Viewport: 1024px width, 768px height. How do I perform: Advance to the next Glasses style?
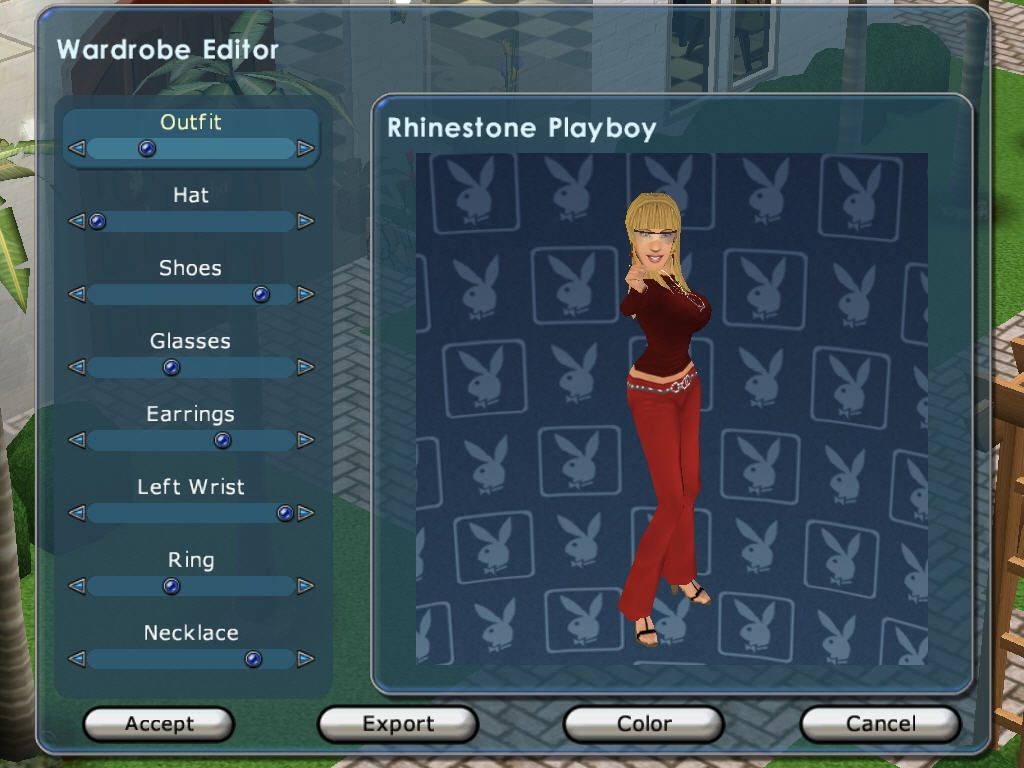point(305,368)
